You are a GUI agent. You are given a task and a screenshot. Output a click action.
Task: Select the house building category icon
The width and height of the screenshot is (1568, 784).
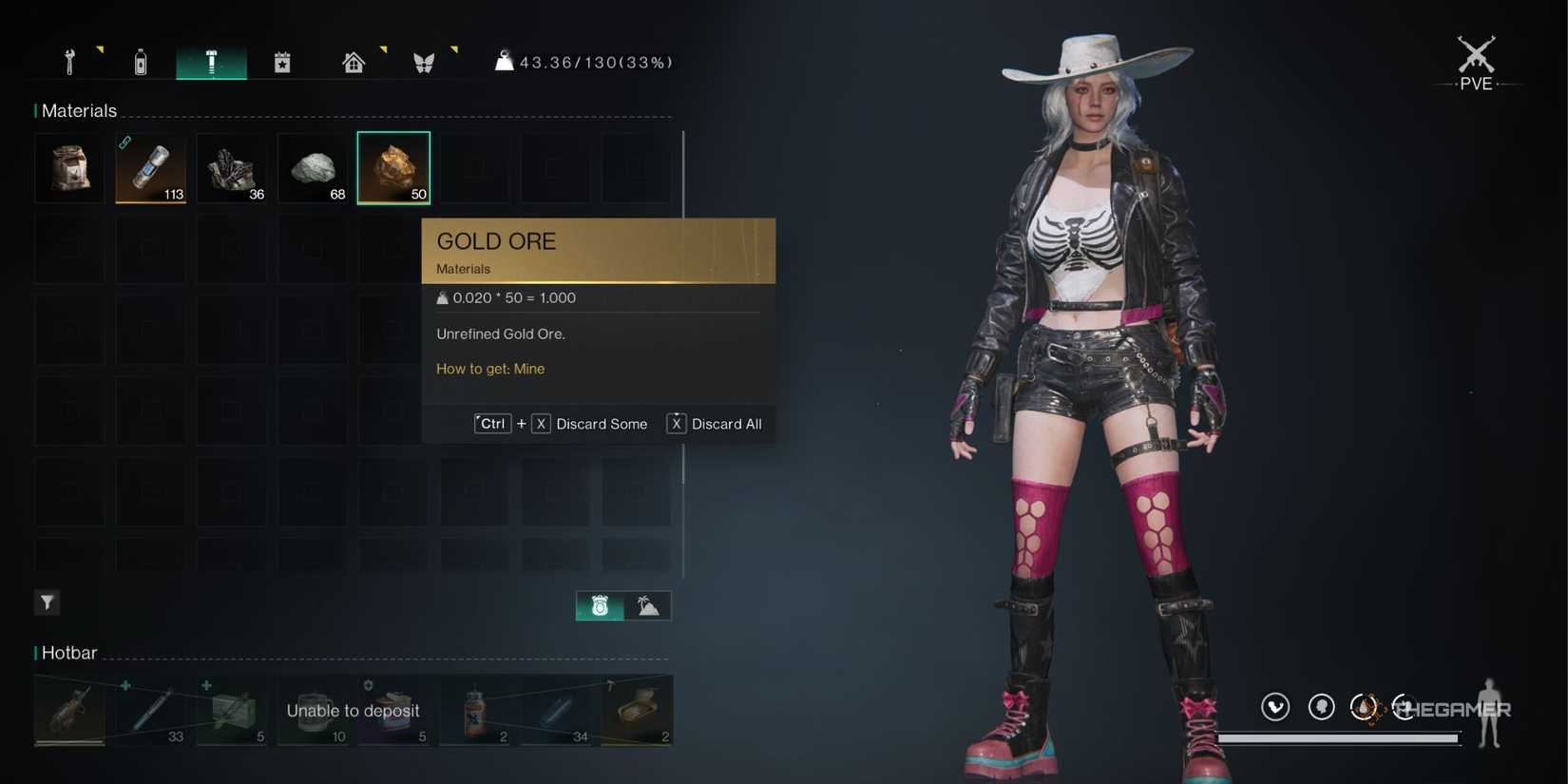(353, 61)
